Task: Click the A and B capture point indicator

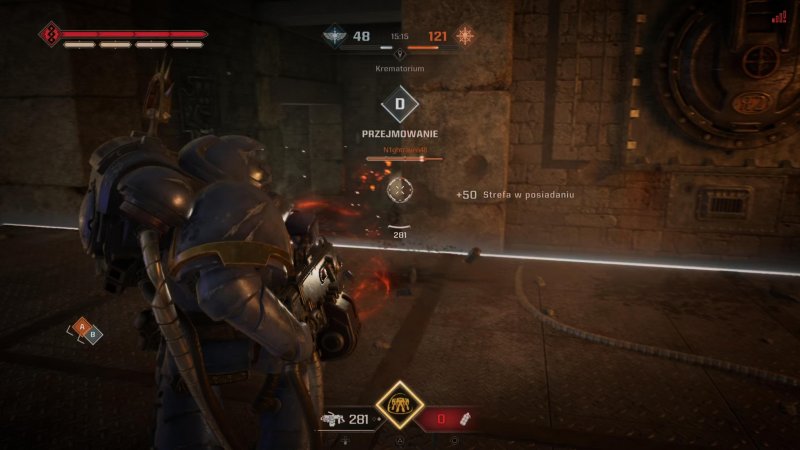Action: (85, 329)
